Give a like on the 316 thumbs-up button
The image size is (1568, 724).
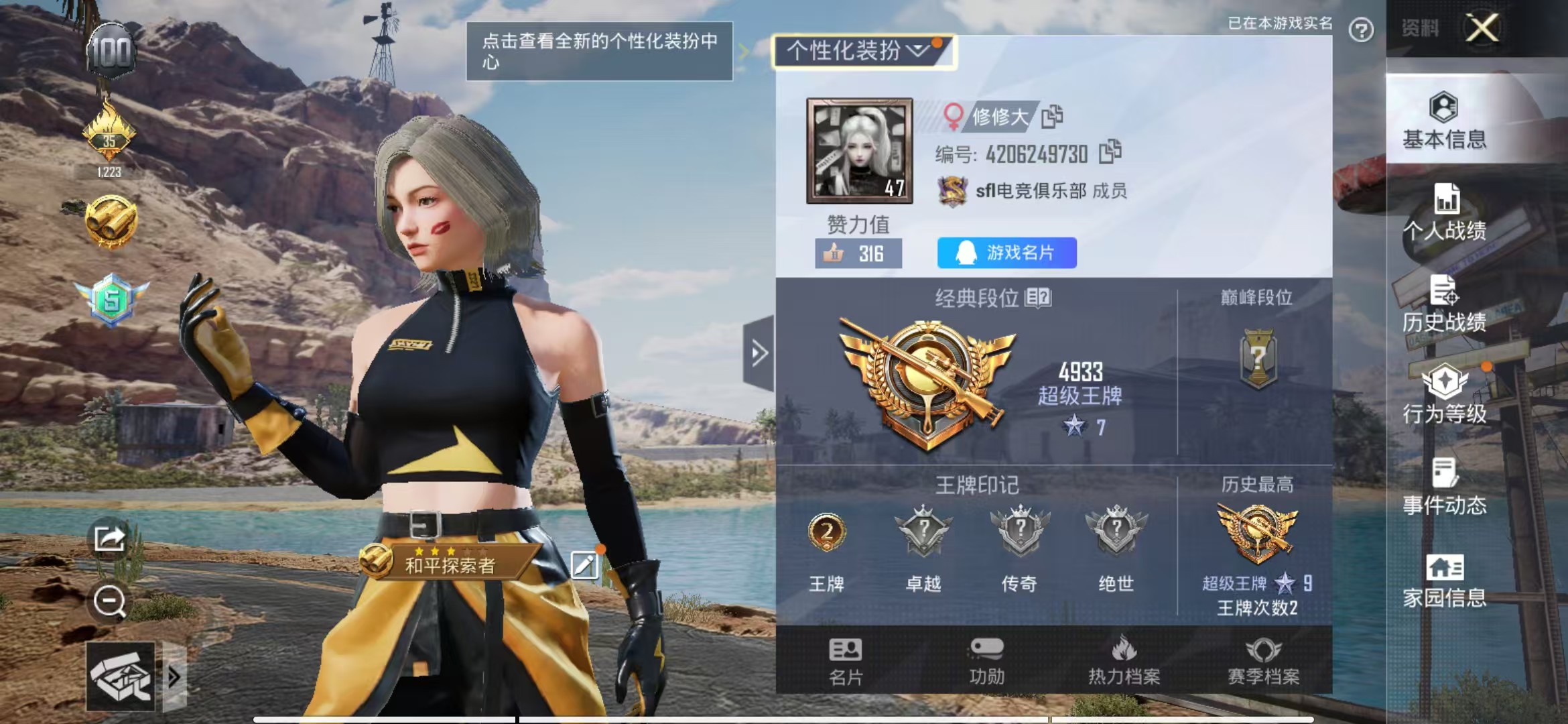point(858,253)
